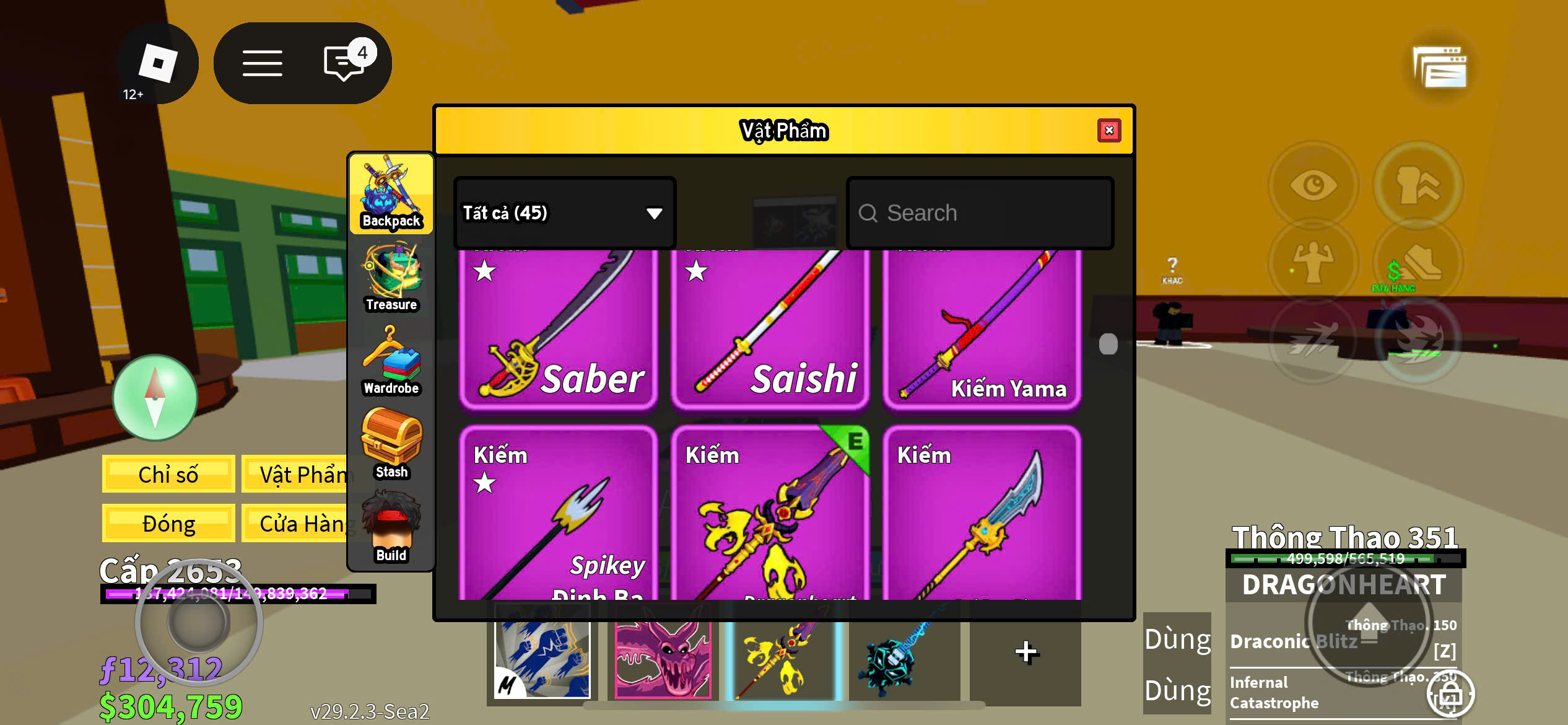1568x725 pixels.
Task: Switch to the Backpack tab
Action: [x=391, y=193]
